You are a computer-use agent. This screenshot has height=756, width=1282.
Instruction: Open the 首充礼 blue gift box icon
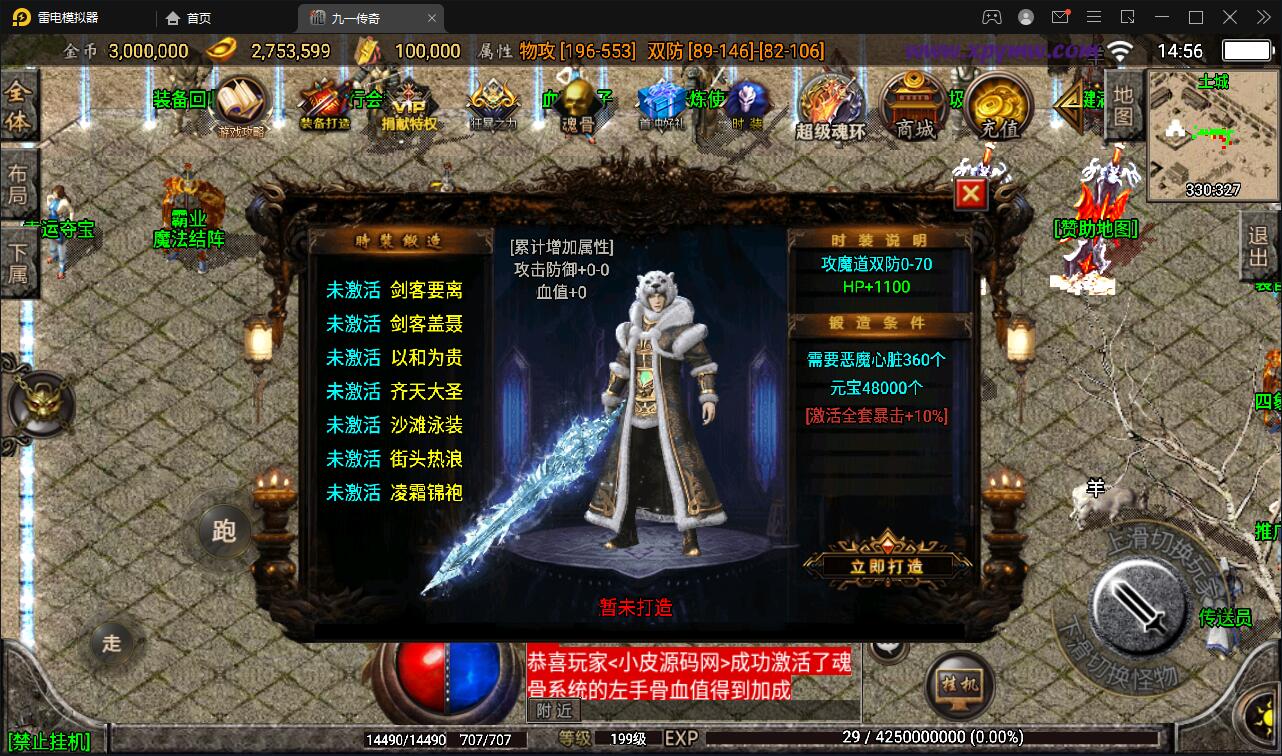pyautogui.click(x=660, y=100)
